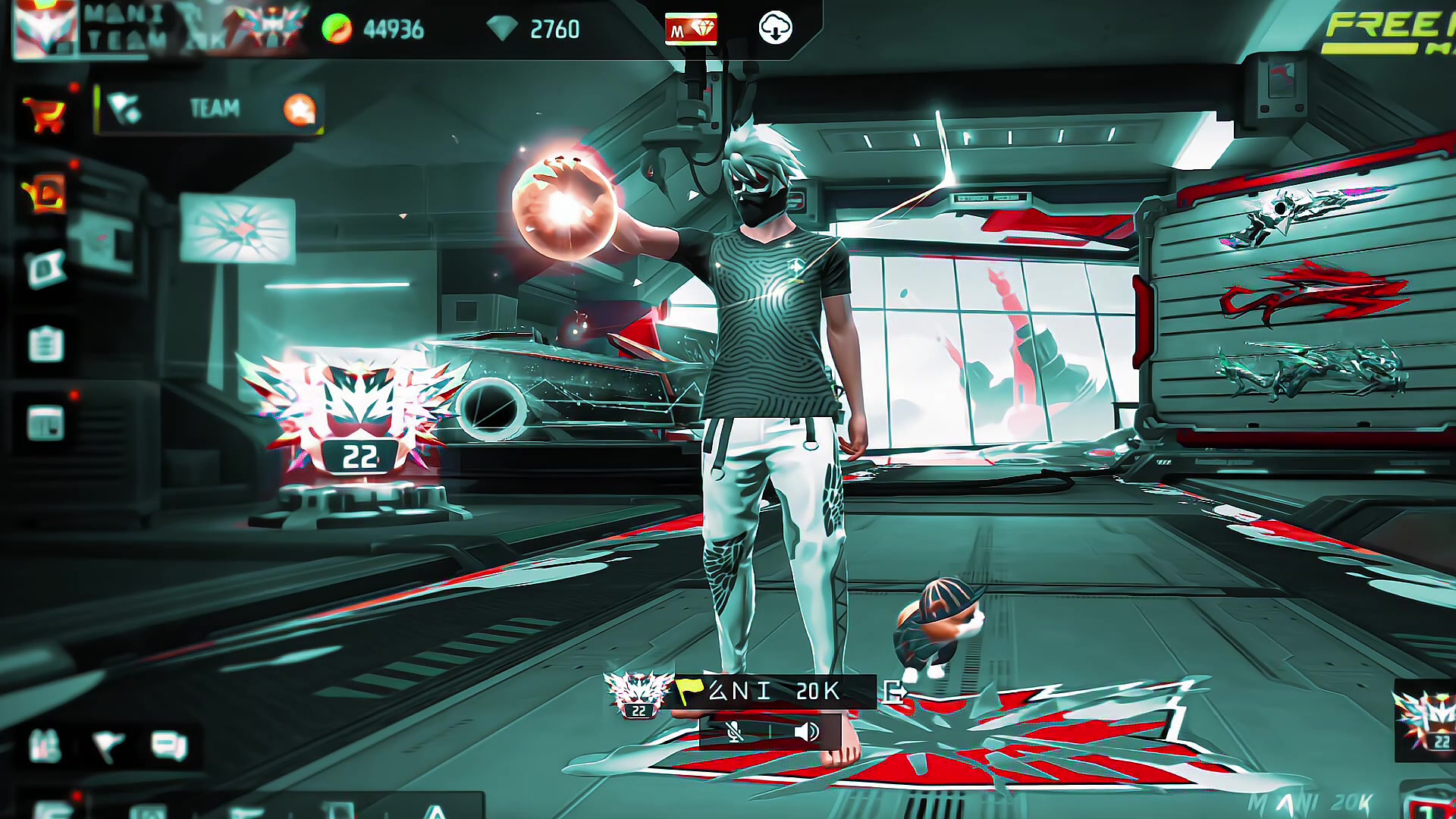Click the leave squad exit icon

(x=895, y=692)
